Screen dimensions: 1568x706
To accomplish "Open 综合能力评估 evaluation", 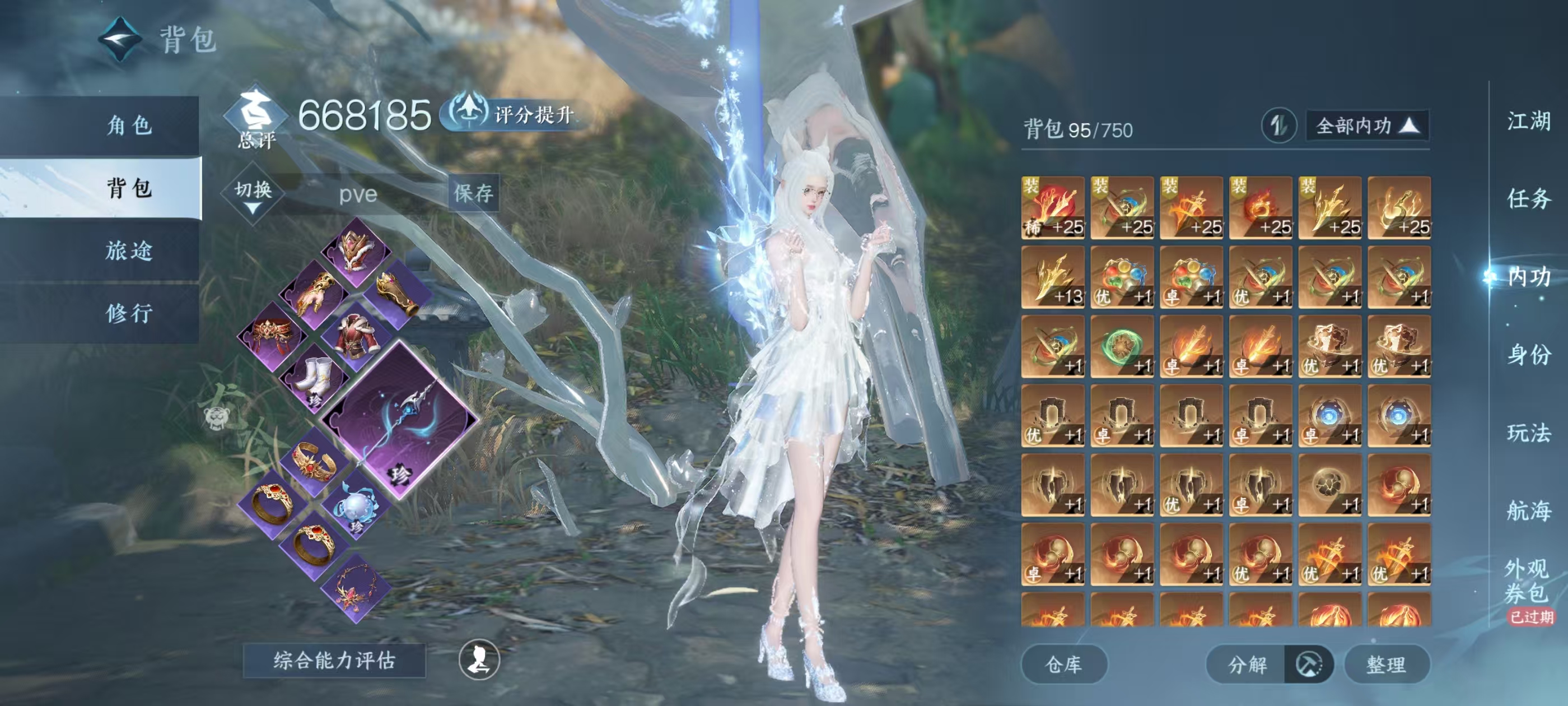I will tap(334, 660).
